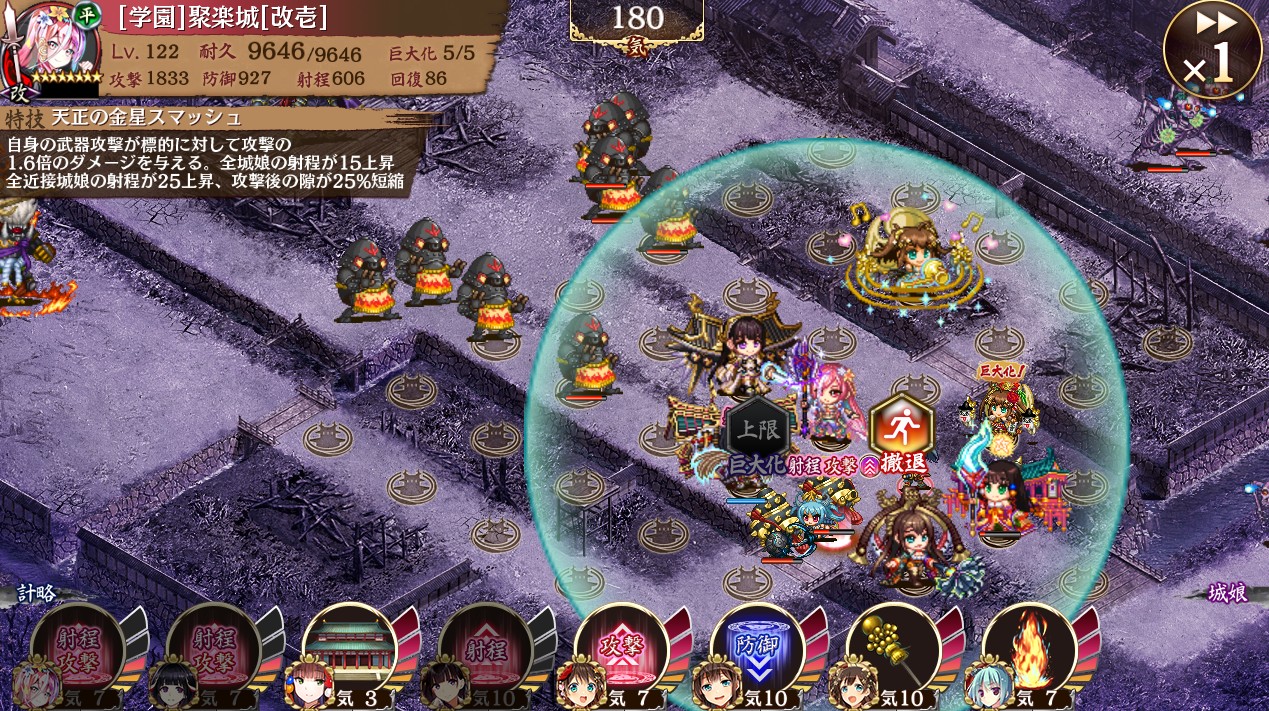Toggle the ×1 game speed button
This screenshot has width=1269, height=711.
pos(1212,50)
